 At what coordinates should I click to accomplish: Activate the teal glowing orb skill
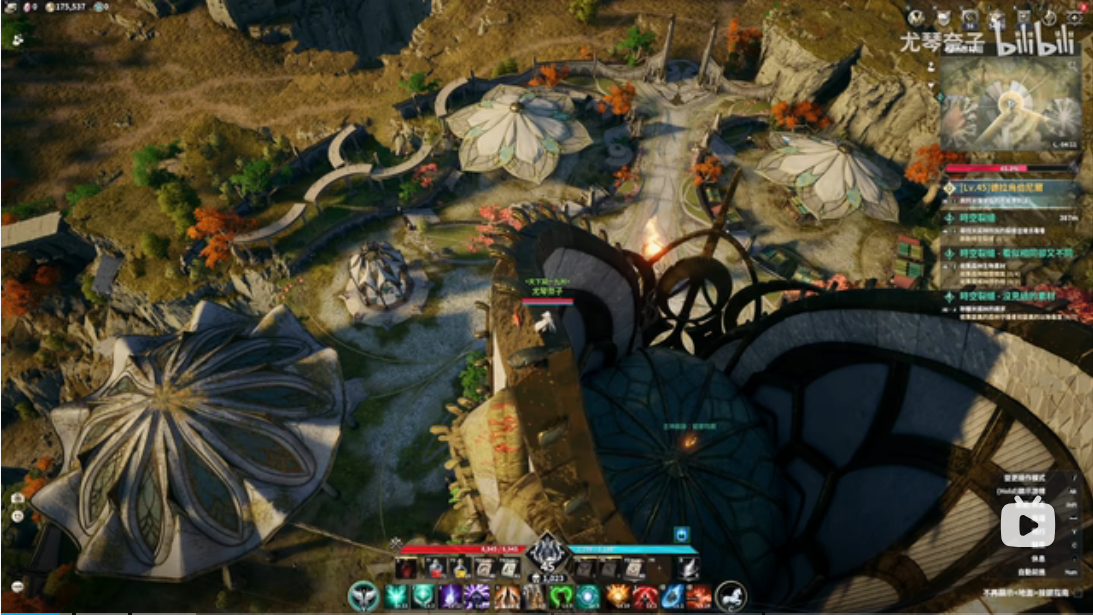(587, 596)
